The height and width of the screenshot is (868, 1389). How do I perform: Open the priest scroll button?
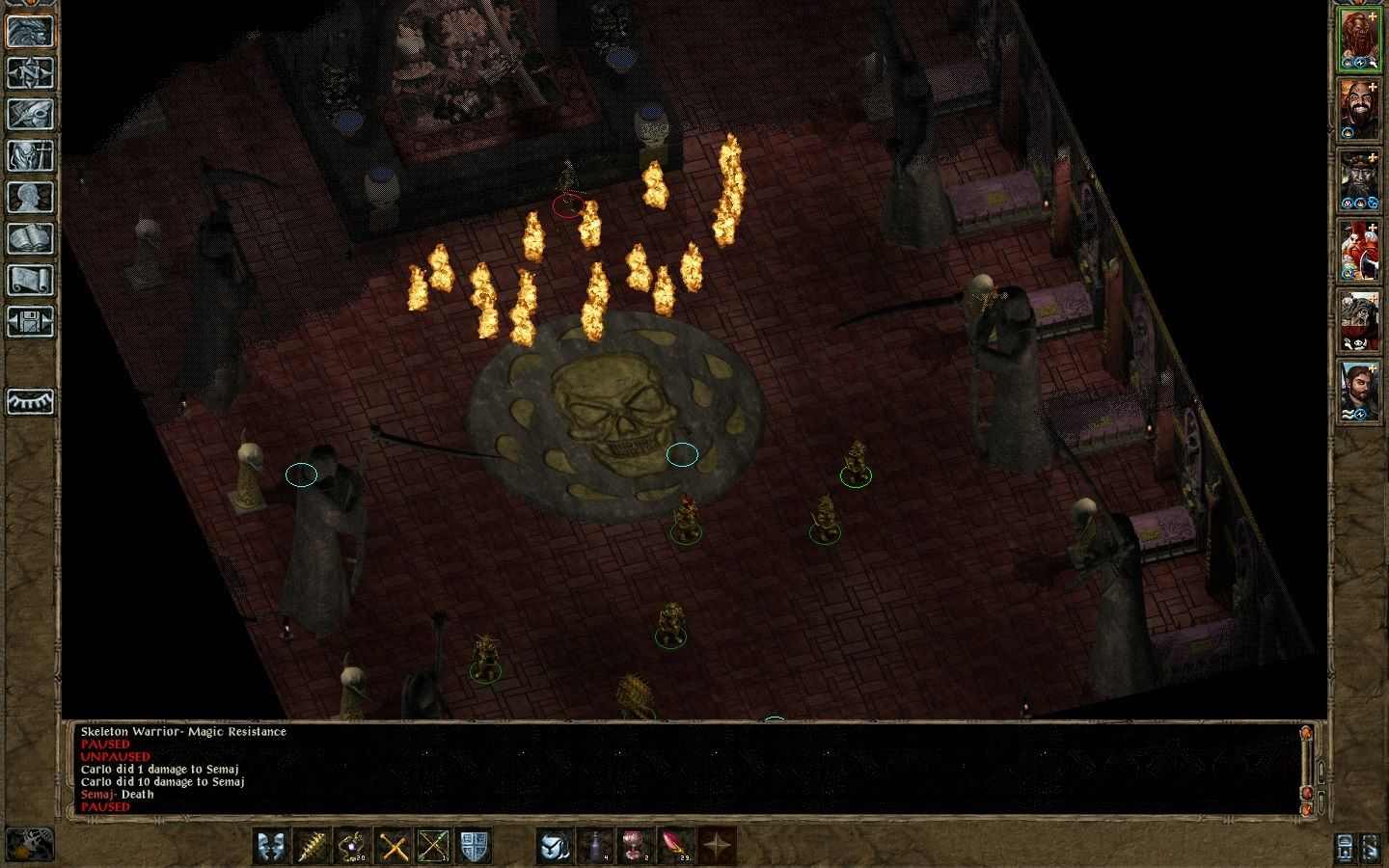pyautogui.click(x=30, y=280)
